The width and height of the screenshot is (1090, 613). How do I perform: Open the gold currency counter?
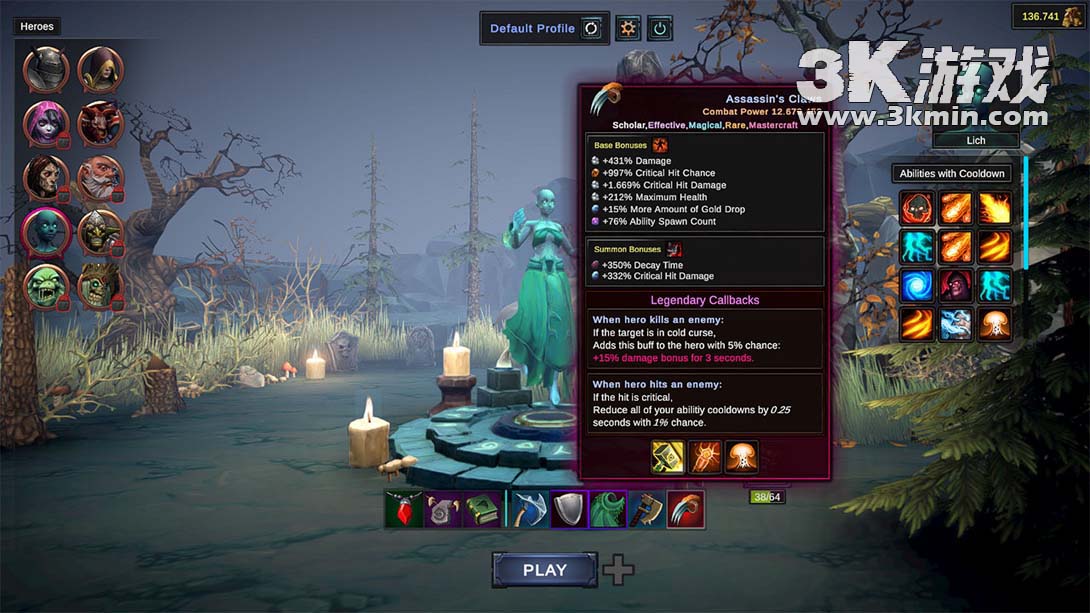coord(1048,16)
